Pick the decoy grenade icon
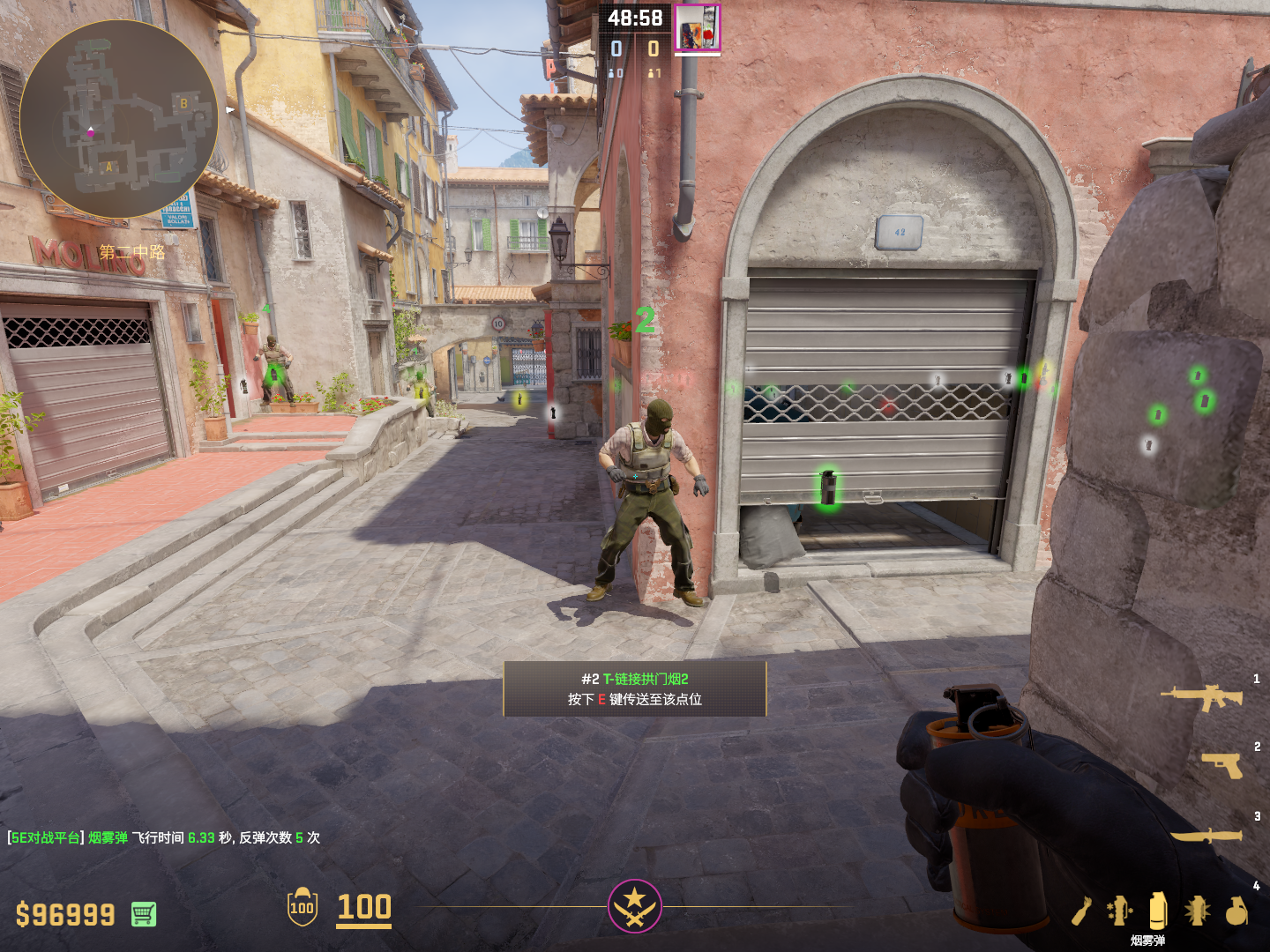 (x=1119, y=911)
